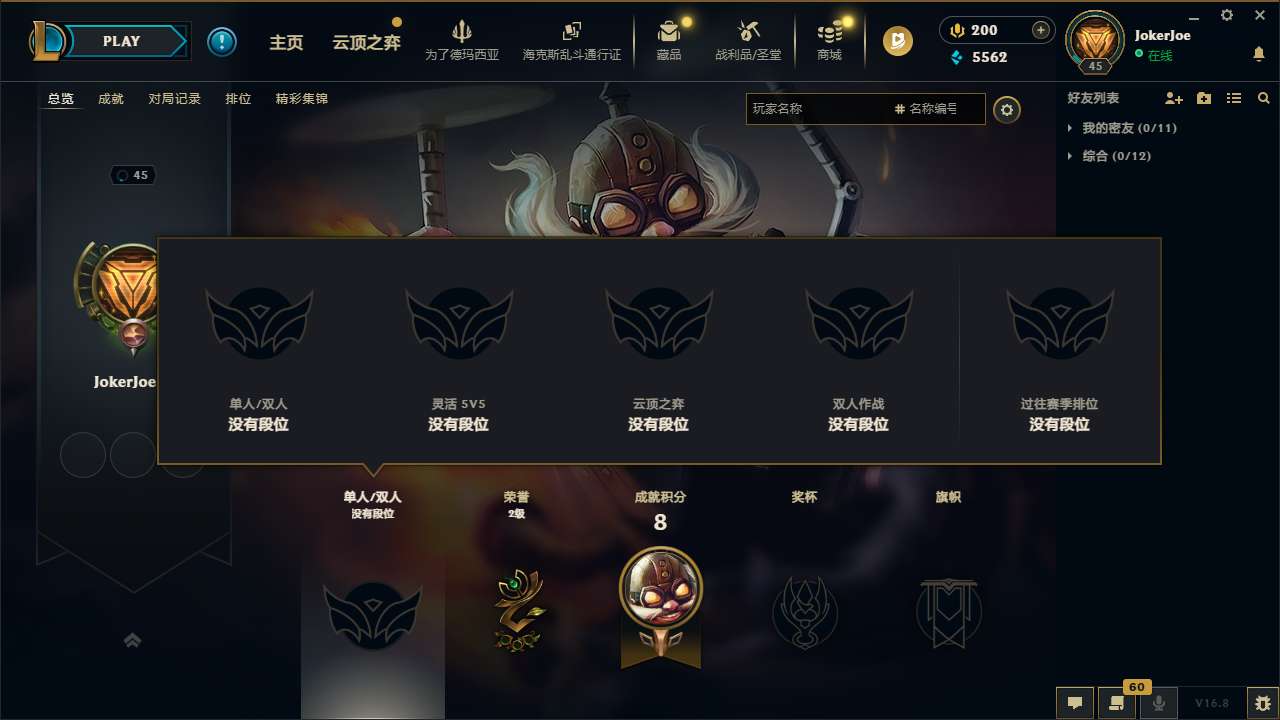Open the notification bell

[1259, 54]
